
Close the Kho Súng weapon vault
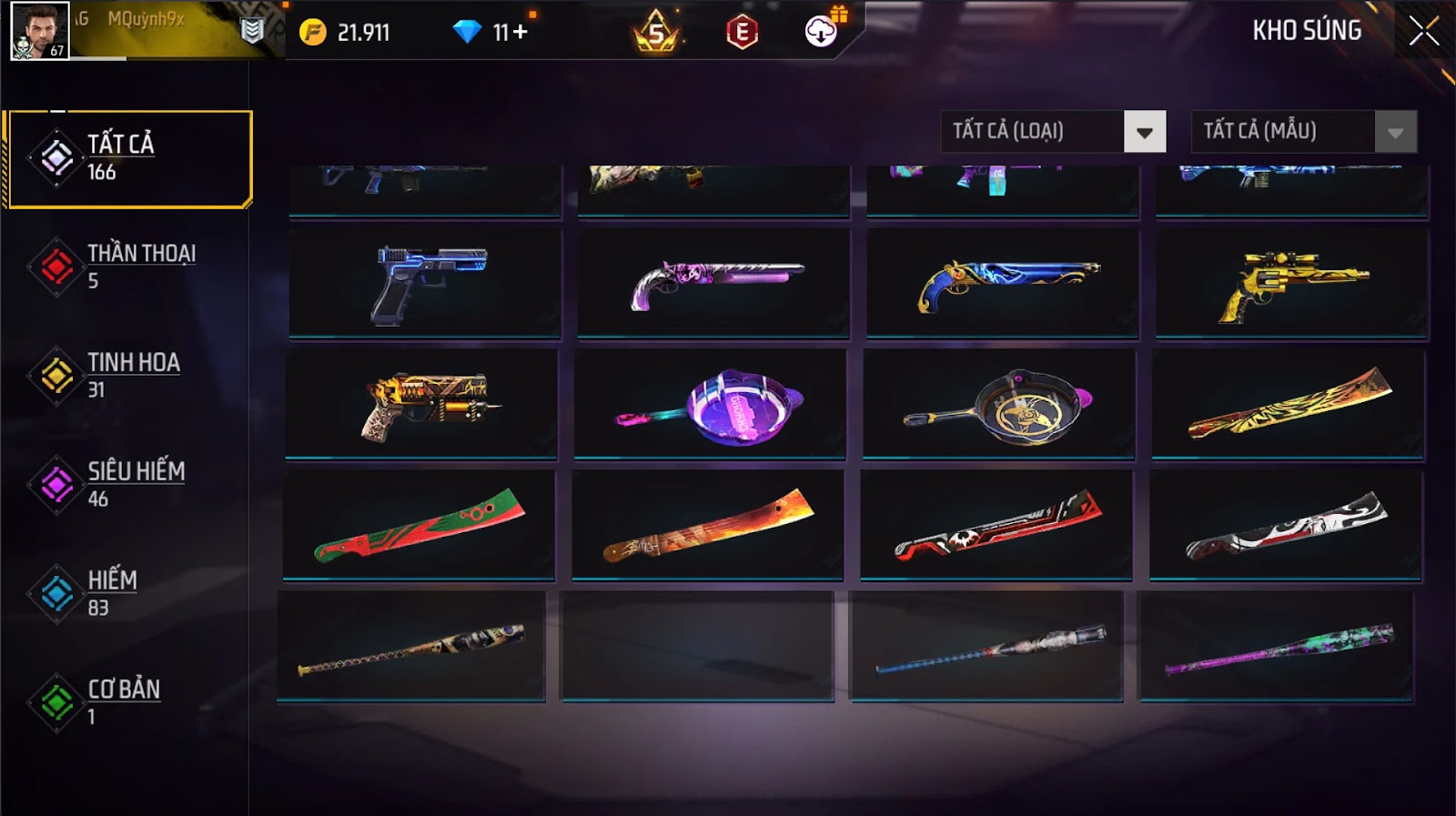click(x=1423, y=32)
